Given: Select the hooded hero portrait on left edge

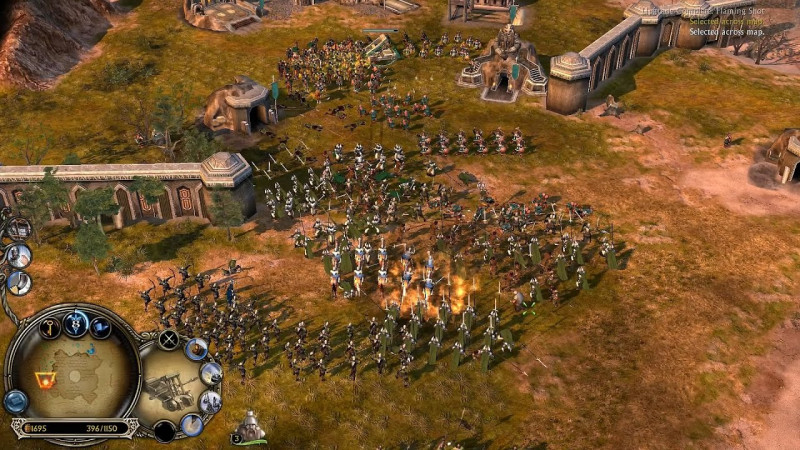Looking at the screenshot, I should 18,255.
